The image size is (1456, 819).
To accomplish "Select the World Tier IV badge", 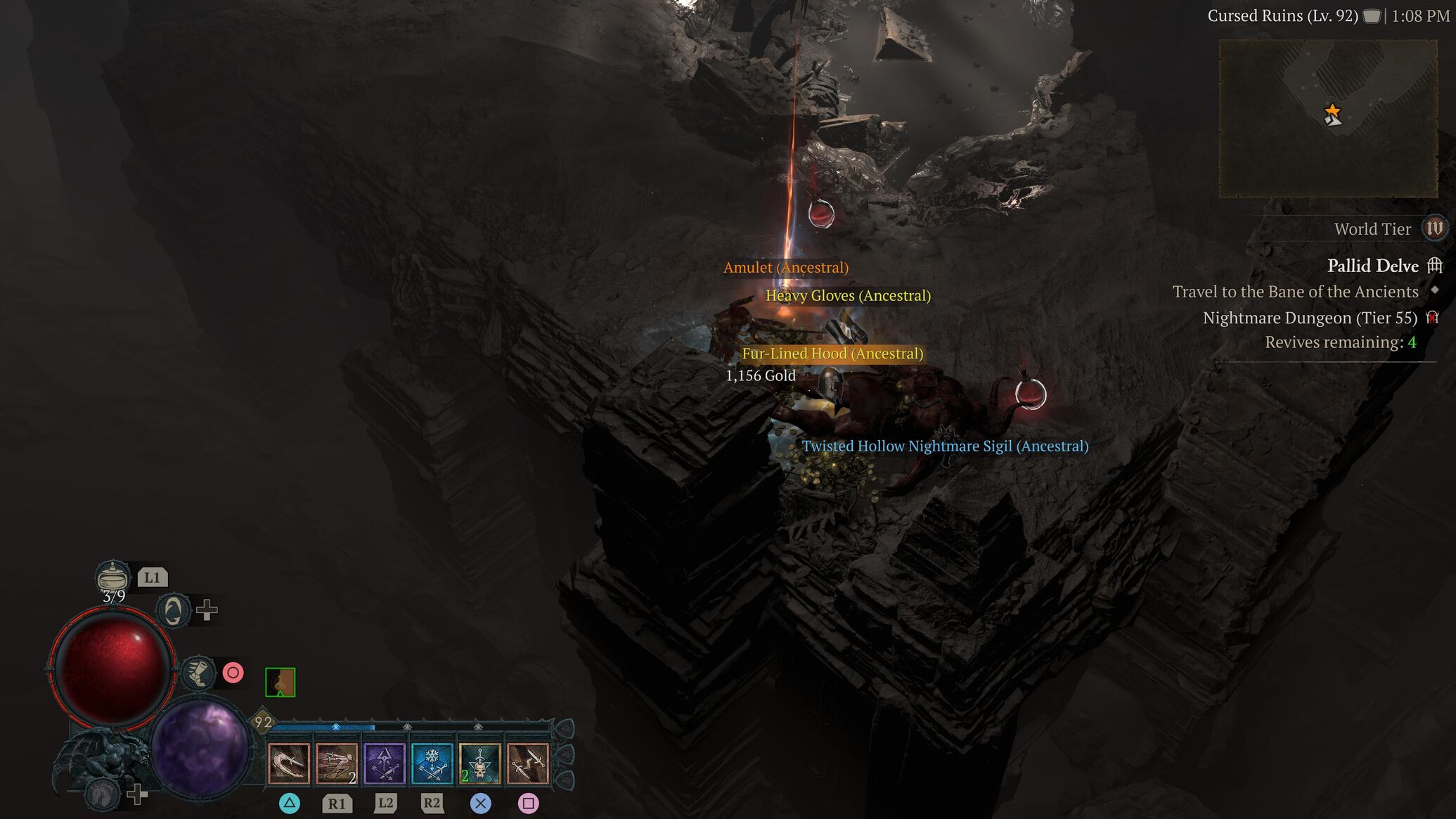I will tap(1434, 228).
